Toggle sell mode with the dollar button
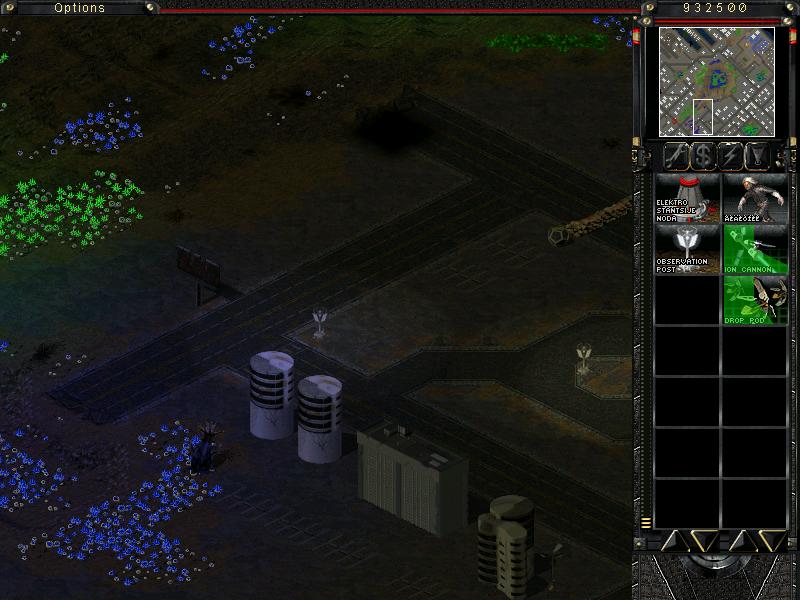 tap(705, 156)
